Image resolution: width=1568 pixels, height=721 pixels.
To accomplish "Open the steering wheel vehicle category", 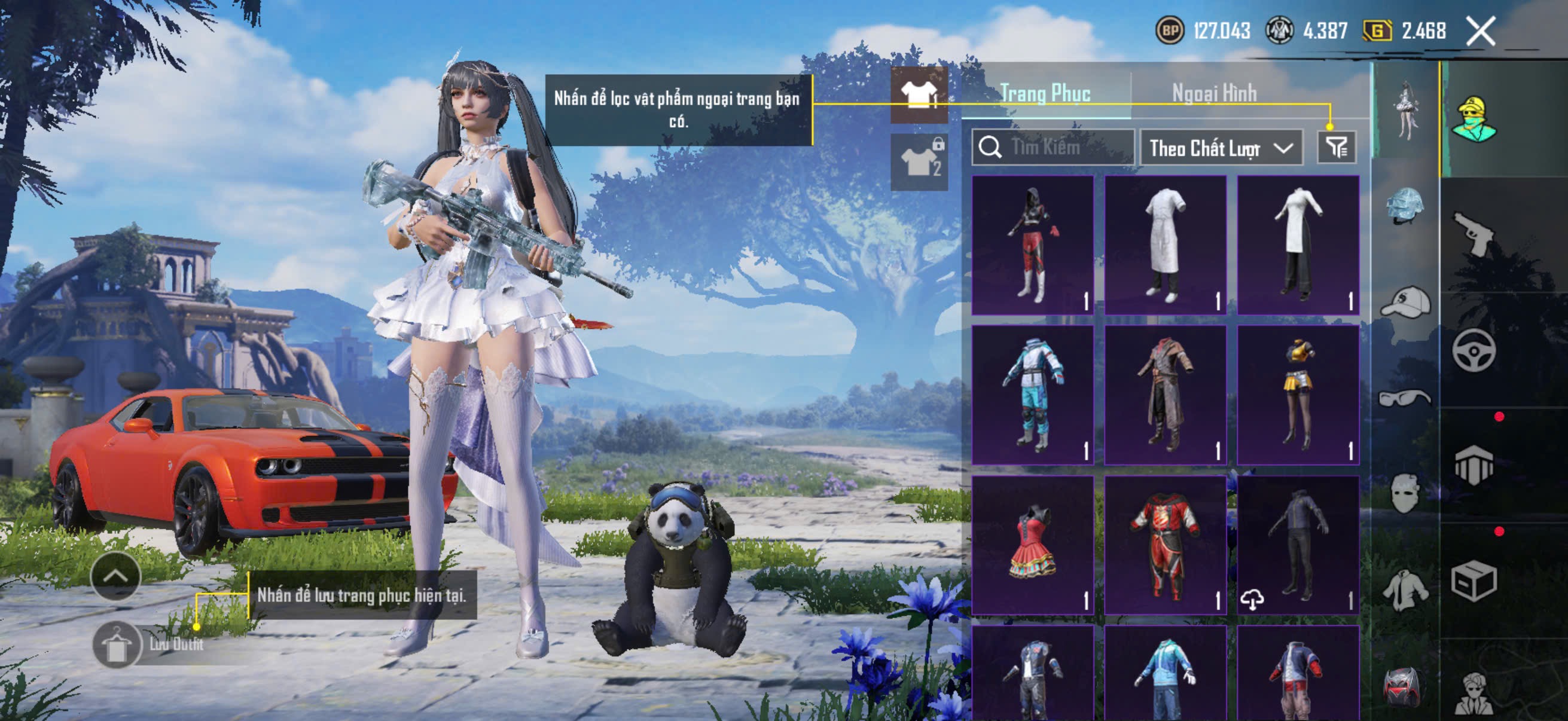I will coord(1474,350).
